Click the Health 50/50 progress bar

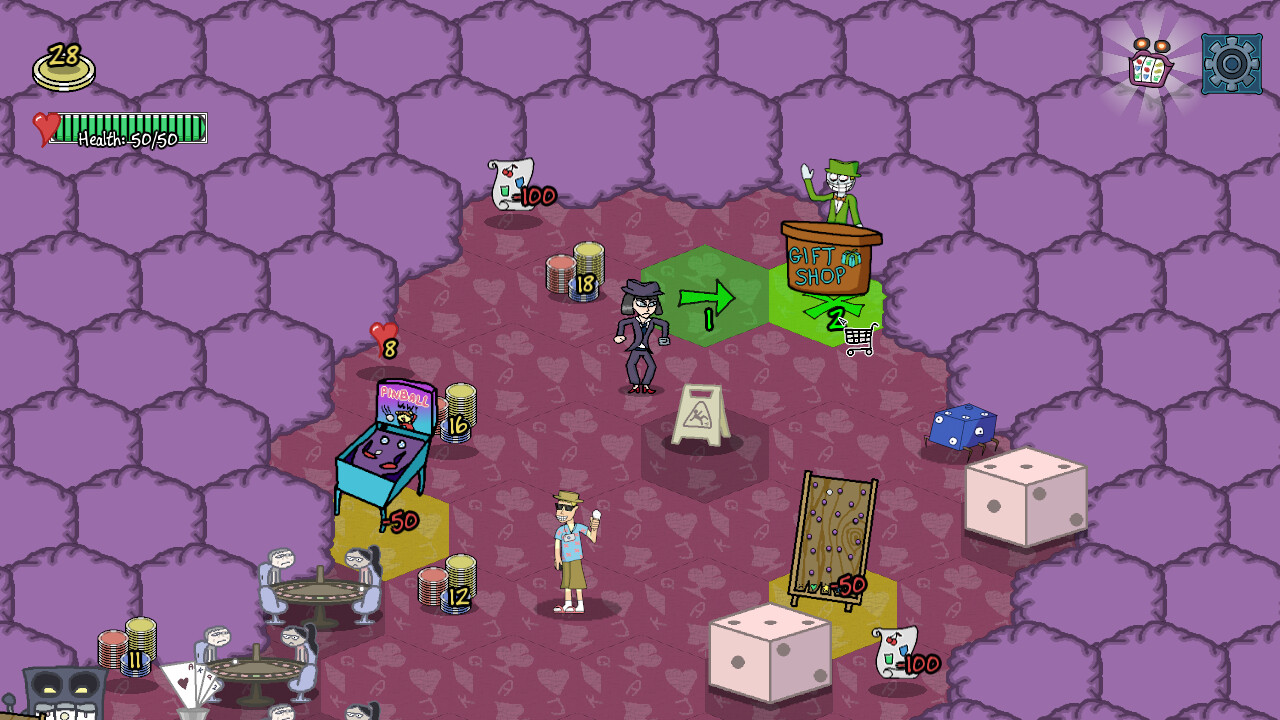pyautogui.click(x=130, y=132)
